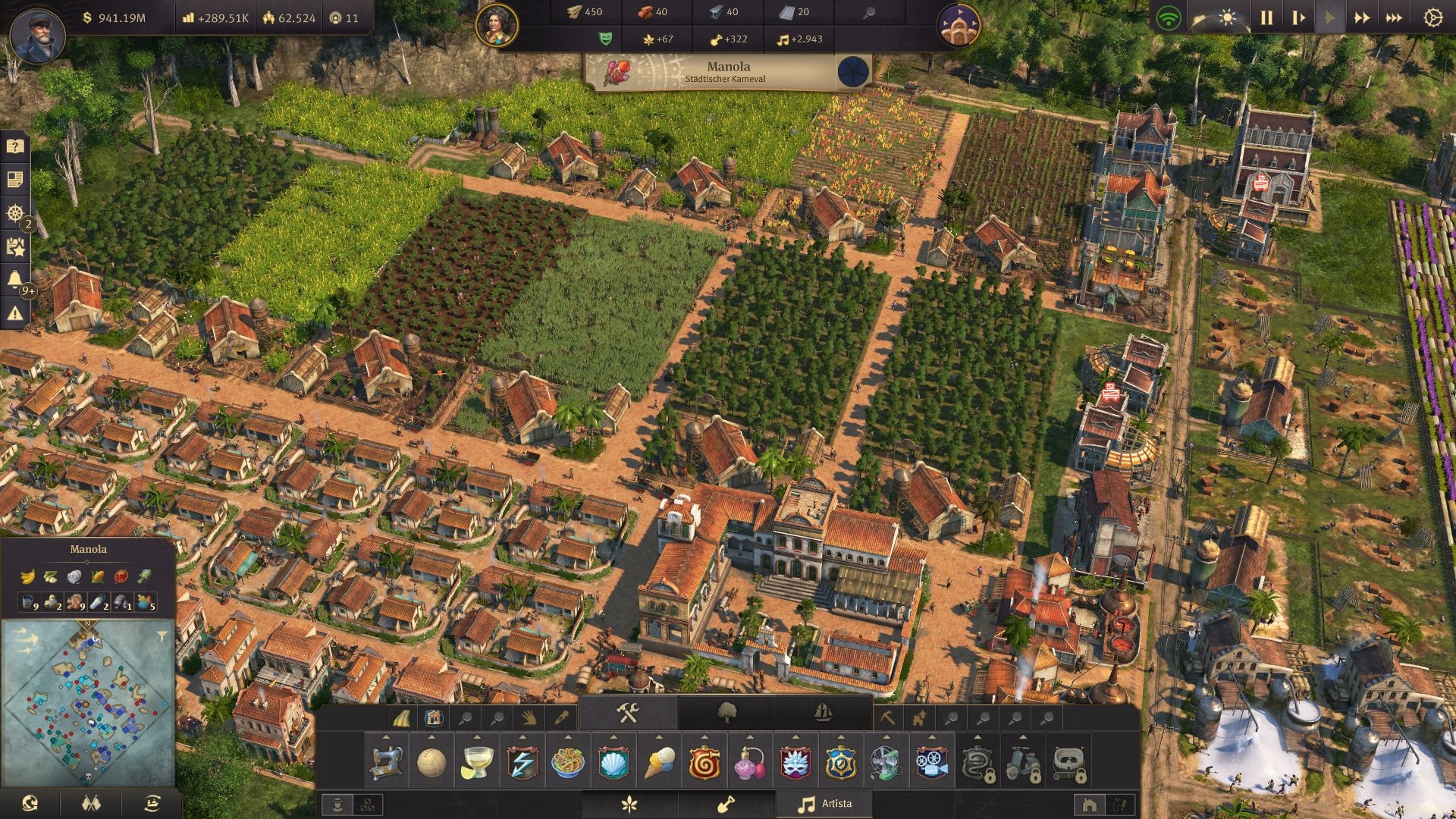Open the notifications bell

click(x=15, y=279)
